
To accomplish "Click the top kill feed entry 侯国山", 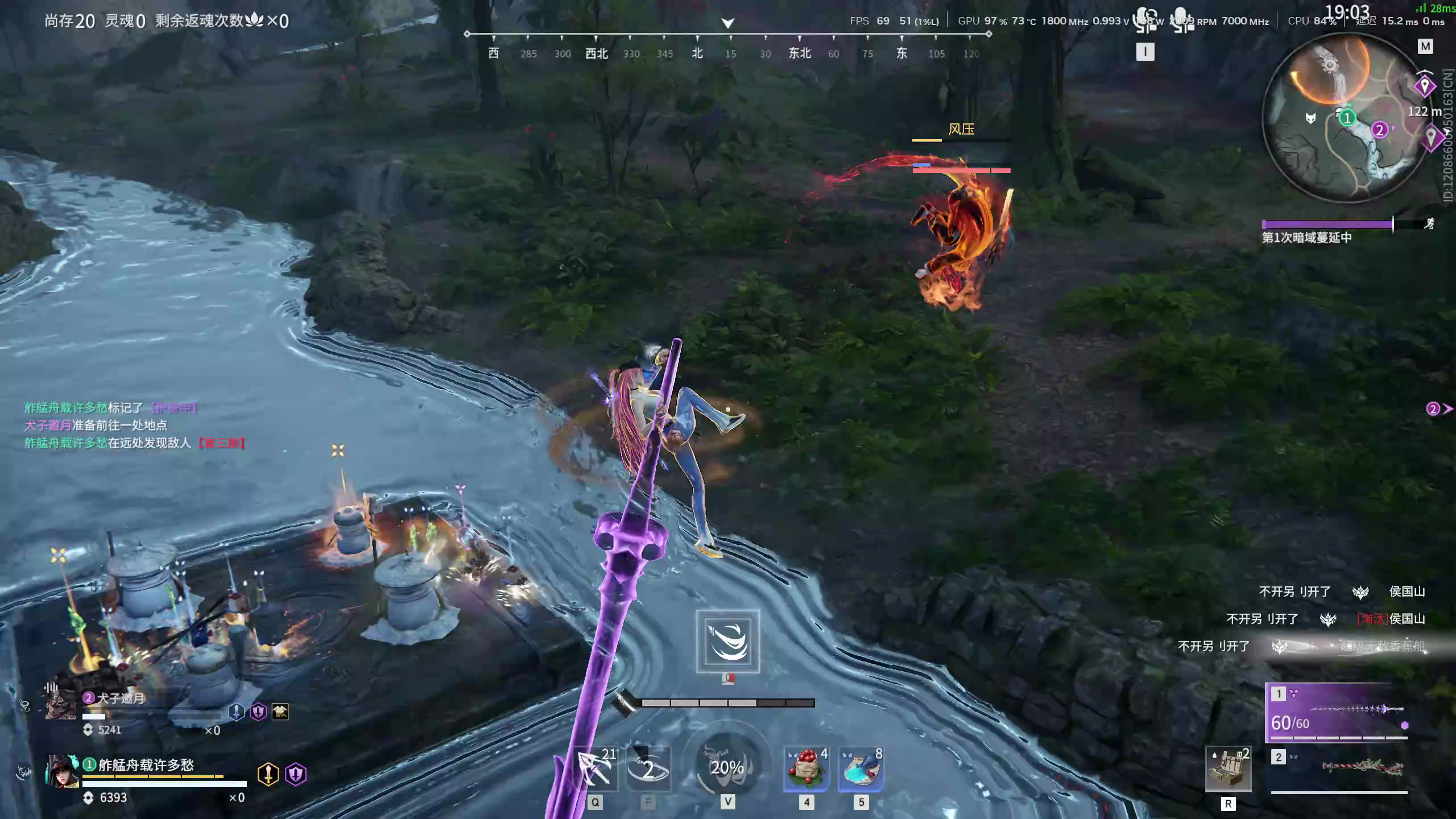I will (1407, 591).
